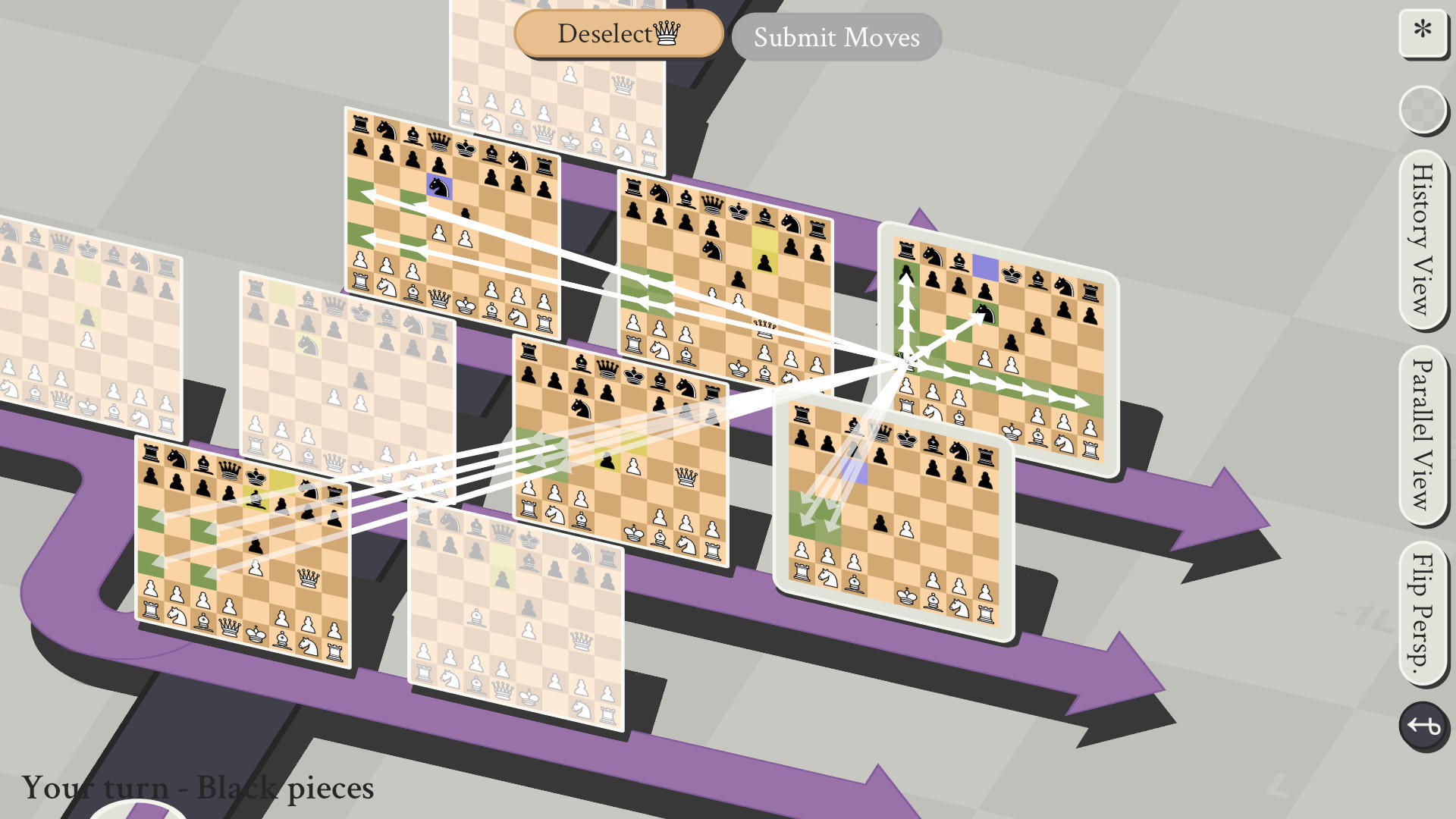Click the asterisk button in top right corner
1456x819 pixels.
pyautogui.click(x=1424, y=32)
